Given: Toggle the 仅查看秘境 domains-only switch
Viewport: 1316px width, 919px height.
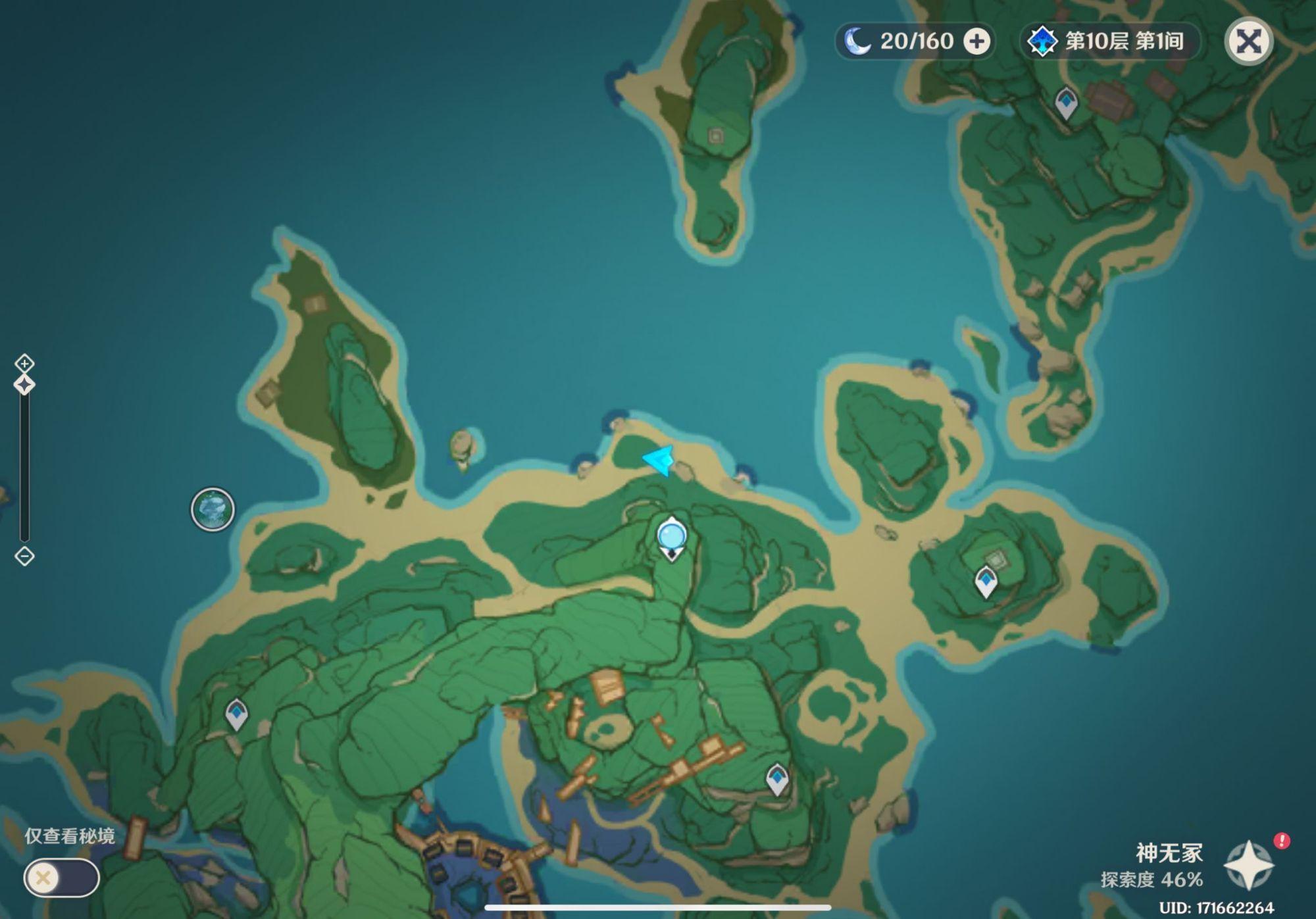Looking at the screenshot, I should click(61, 878).
